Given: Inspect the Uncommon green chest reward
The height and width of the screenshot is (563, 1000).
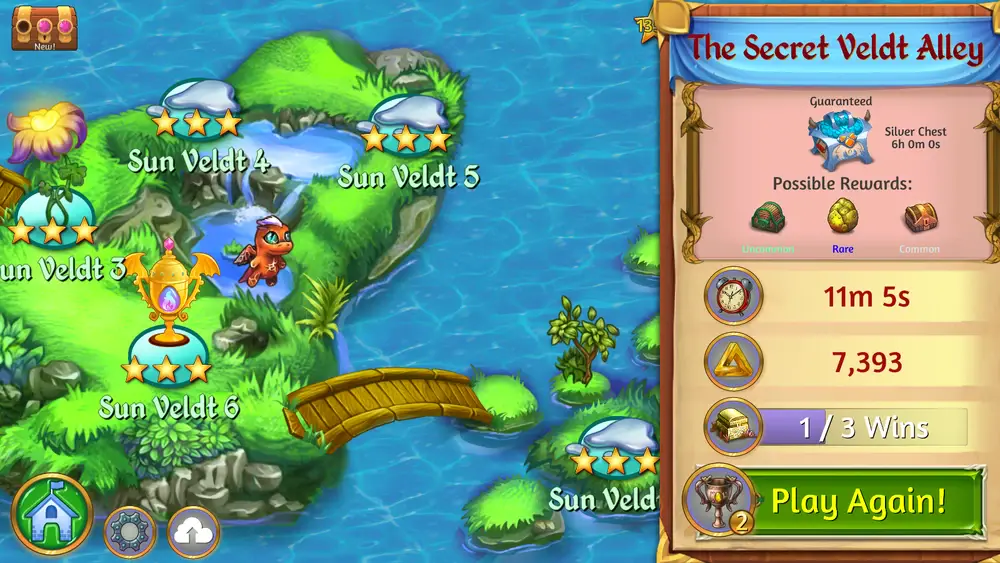Looking at the screenshot, I should pyautogui.click(x=769, y=218).
